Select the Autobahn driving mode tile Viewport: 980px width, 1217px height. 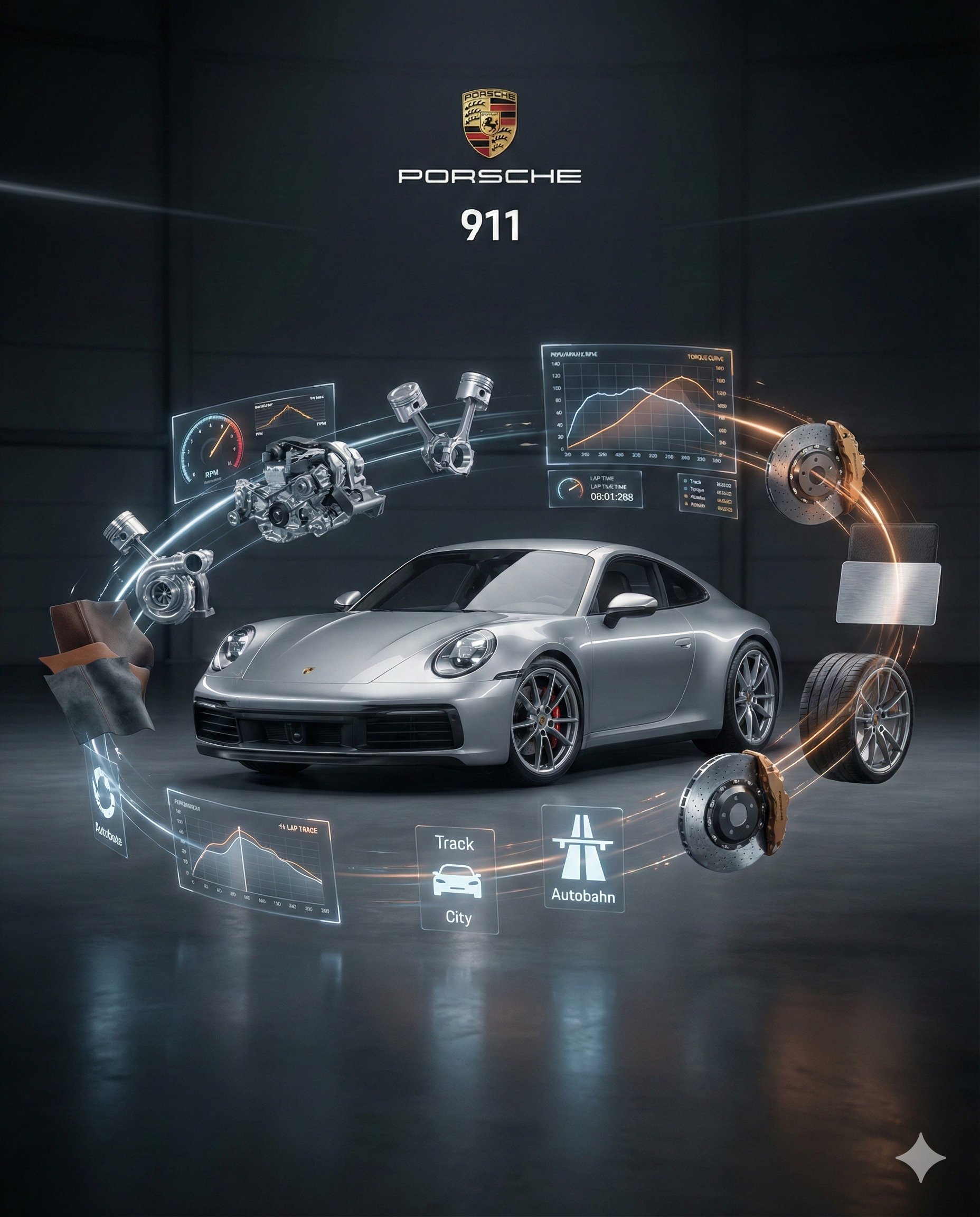(582, 858)
